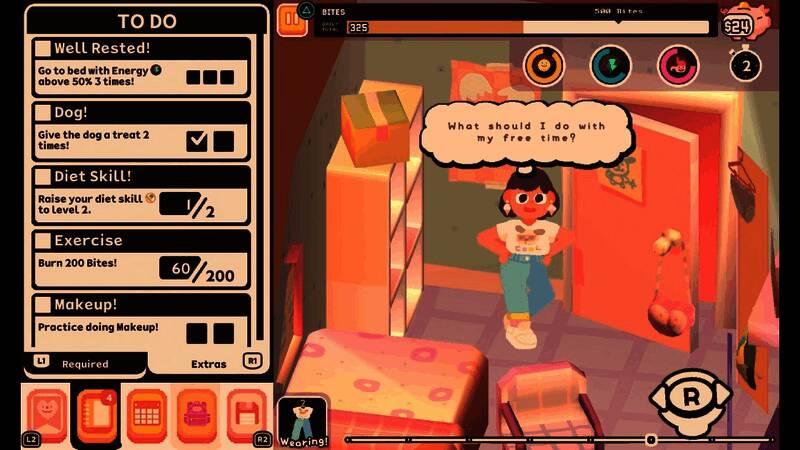The image size is (800, 450).
Task: Switch to the Required tasks tab
Action: [x=84, y=363]
